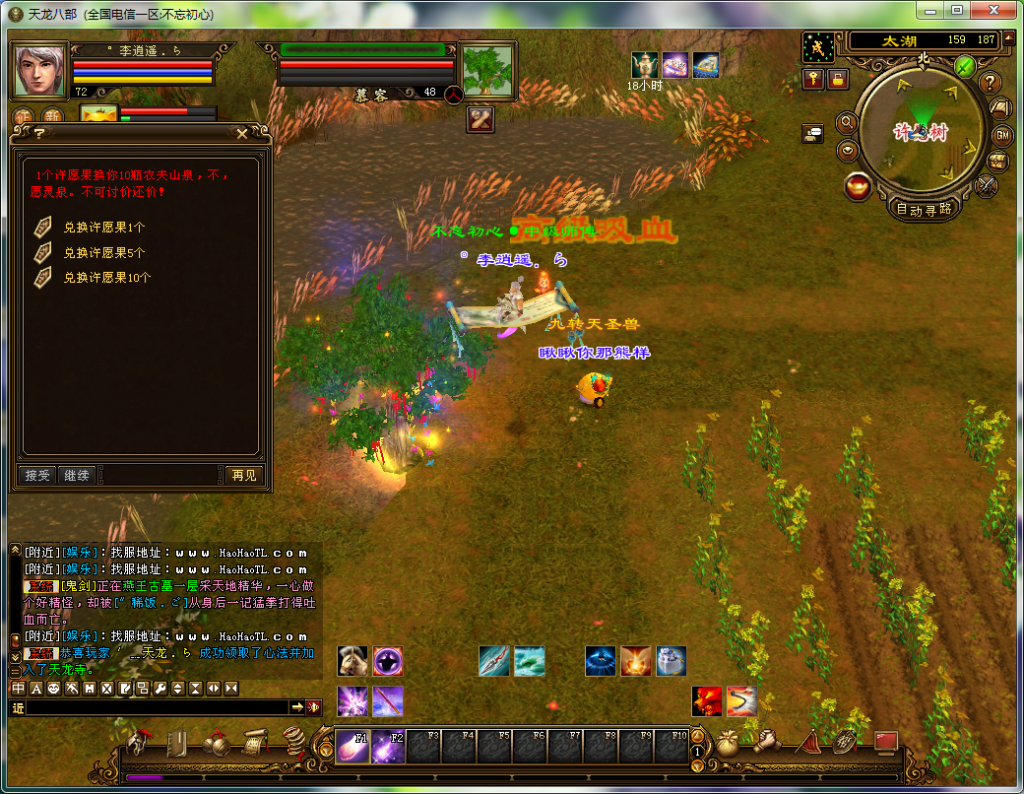Click the minimap magnifying glass button
Image resolution: width=1024 pixels, height=794 pixels.
tap(847, 122)
